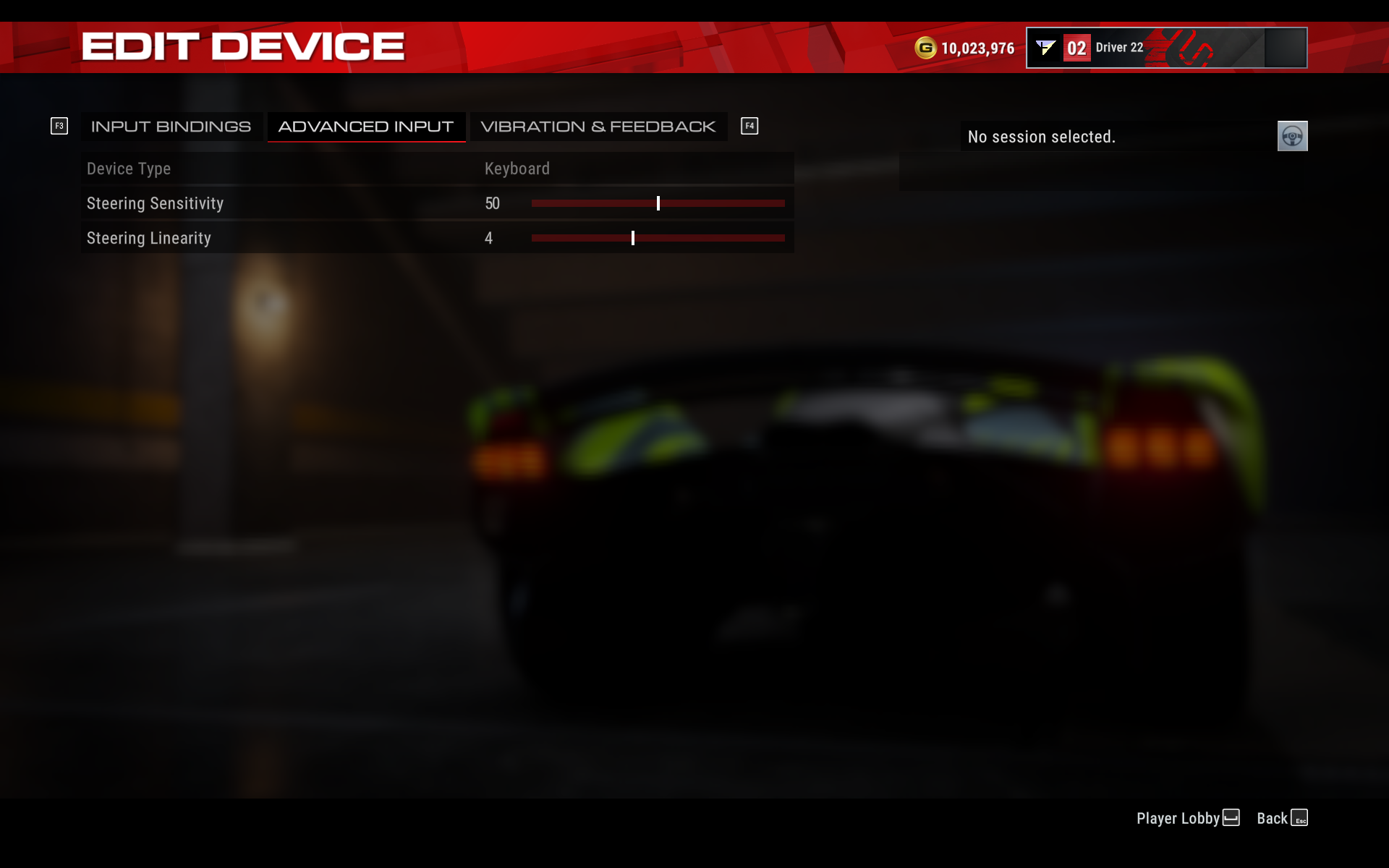The height and width of the screenshot is (868, 1389).
Task: Click the Enter key icon beside Player Lobby
Action: [1231, 818]
